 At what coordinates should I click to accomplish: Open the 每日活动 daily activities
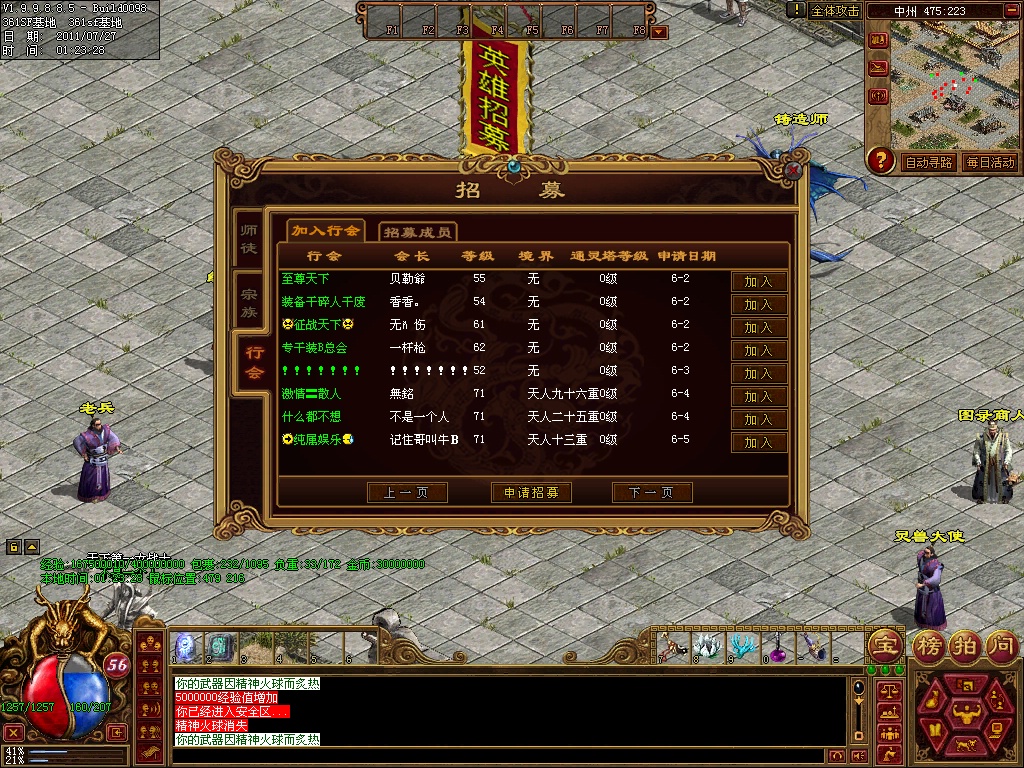coord(990,162)
